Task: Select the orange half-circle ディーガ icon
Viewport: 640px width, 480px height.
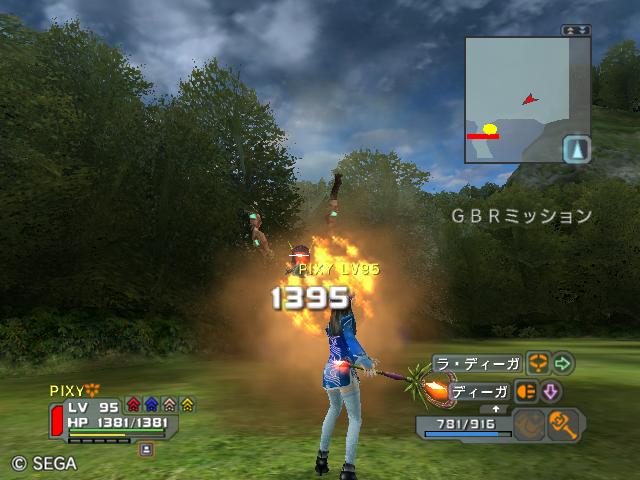Action: (x=527, y=391)
